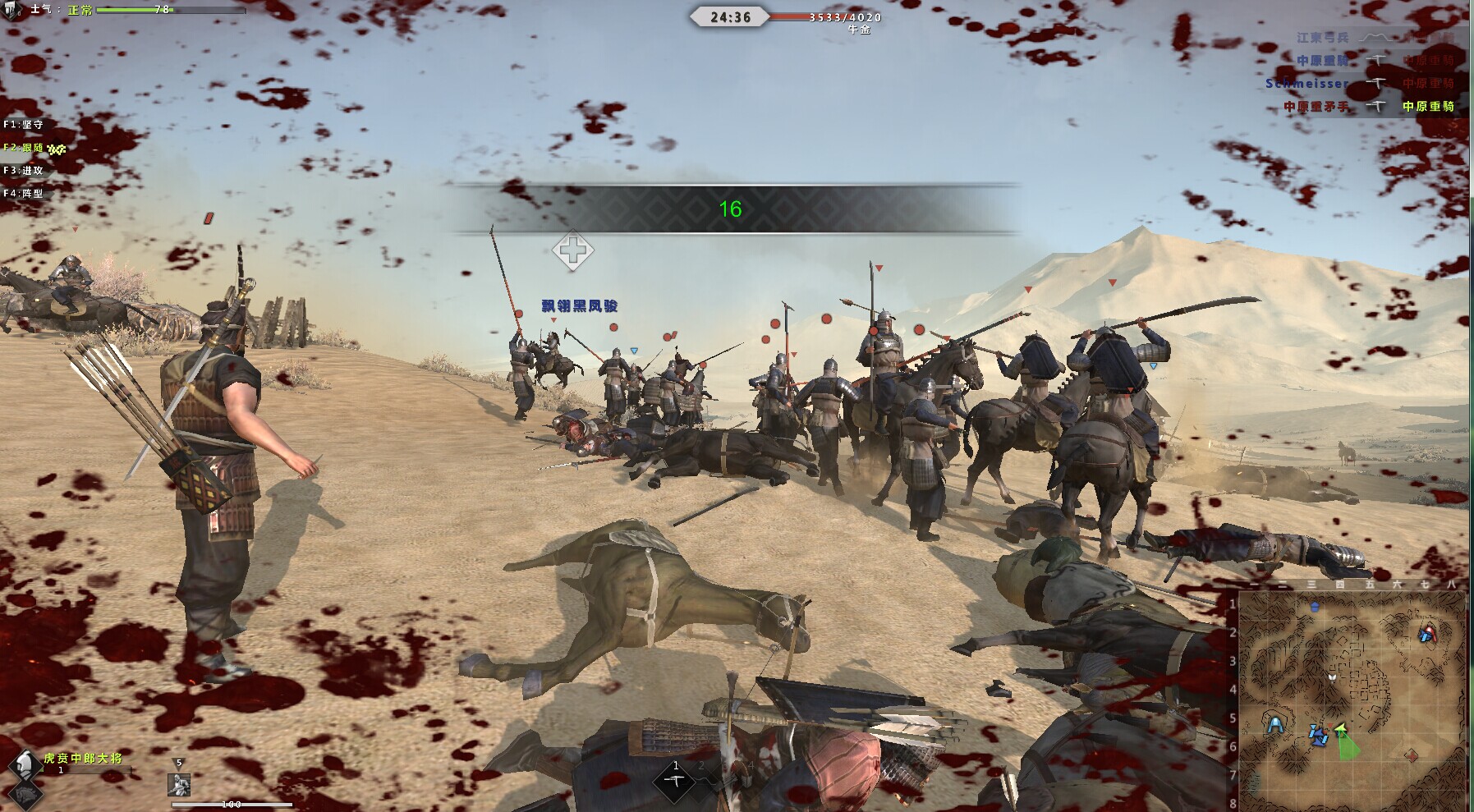Select the F1 坚守 hold command

pyautogui.click(x=23, y=125)
